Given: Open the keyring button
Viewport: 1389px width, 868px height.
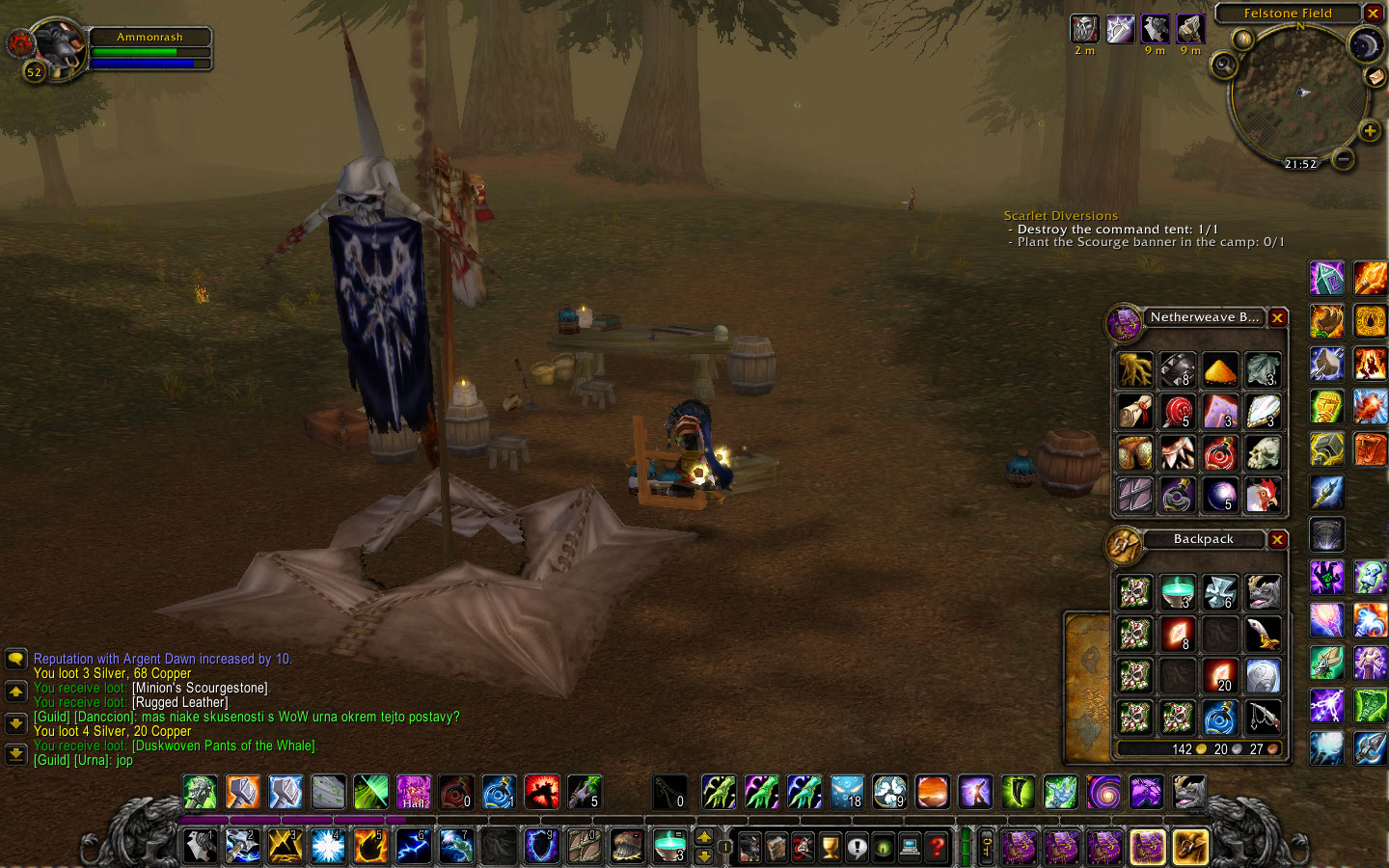Looking at the screenshot, I should pyautogui.click(x=986, y=847).
